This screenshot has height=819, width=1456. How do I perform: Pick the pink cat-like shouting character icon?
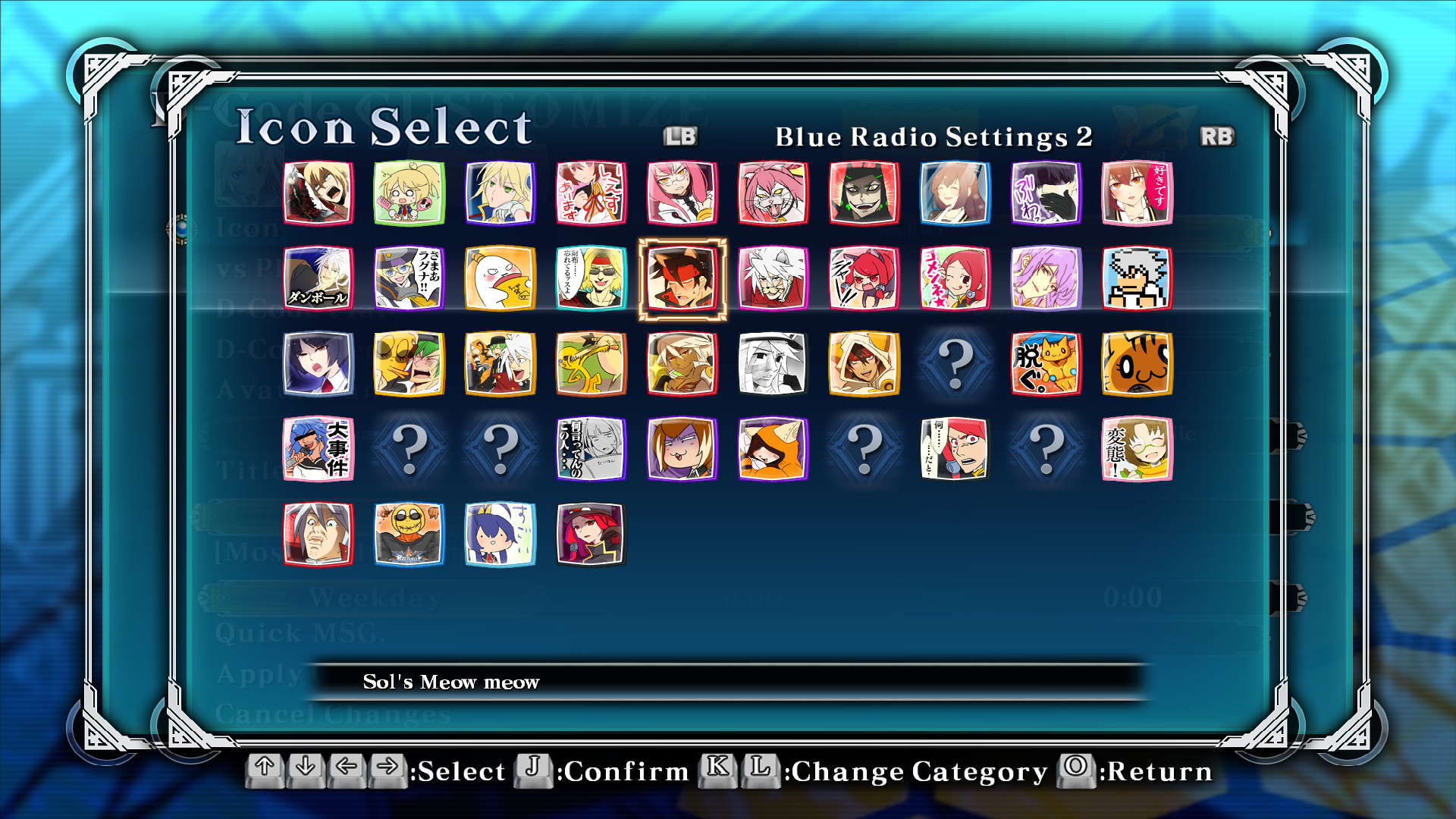tap(773, 193)
